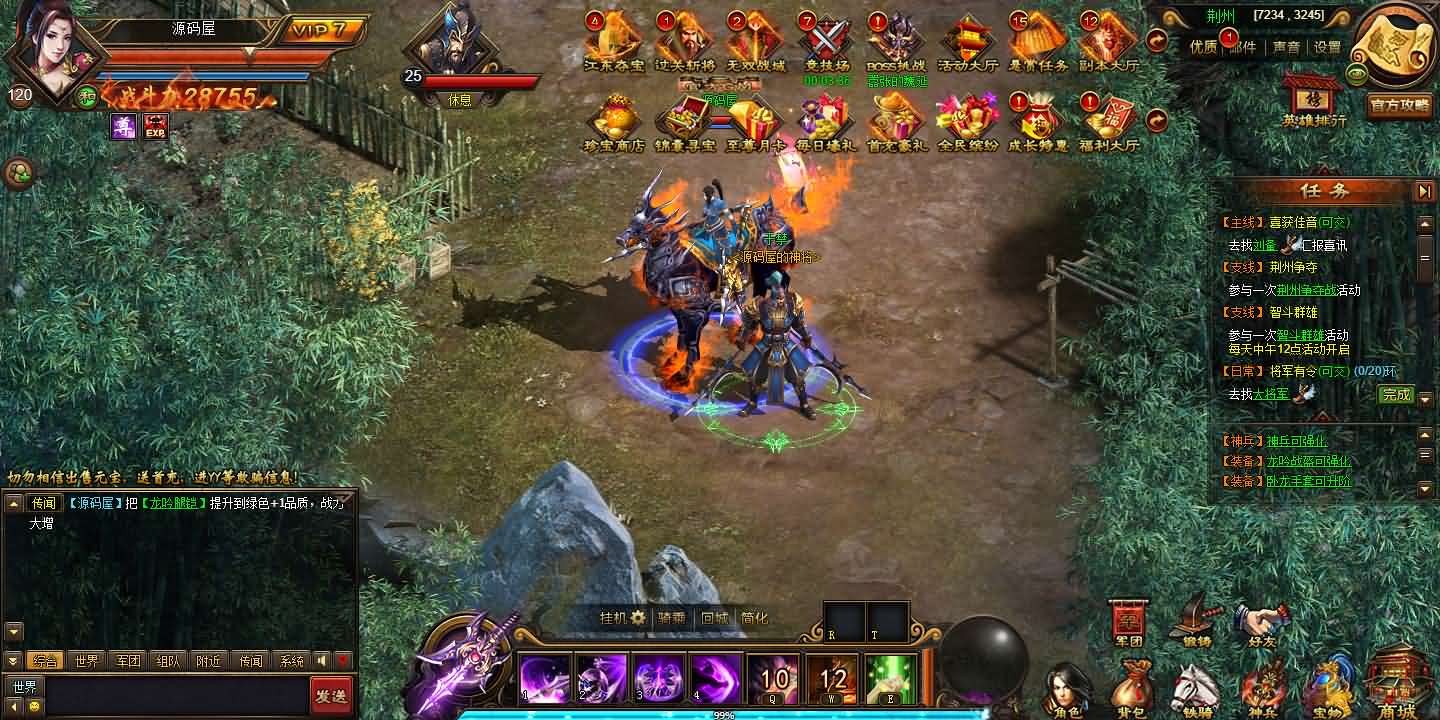Enter the 商城 mall

click(x=1396, y=686)
